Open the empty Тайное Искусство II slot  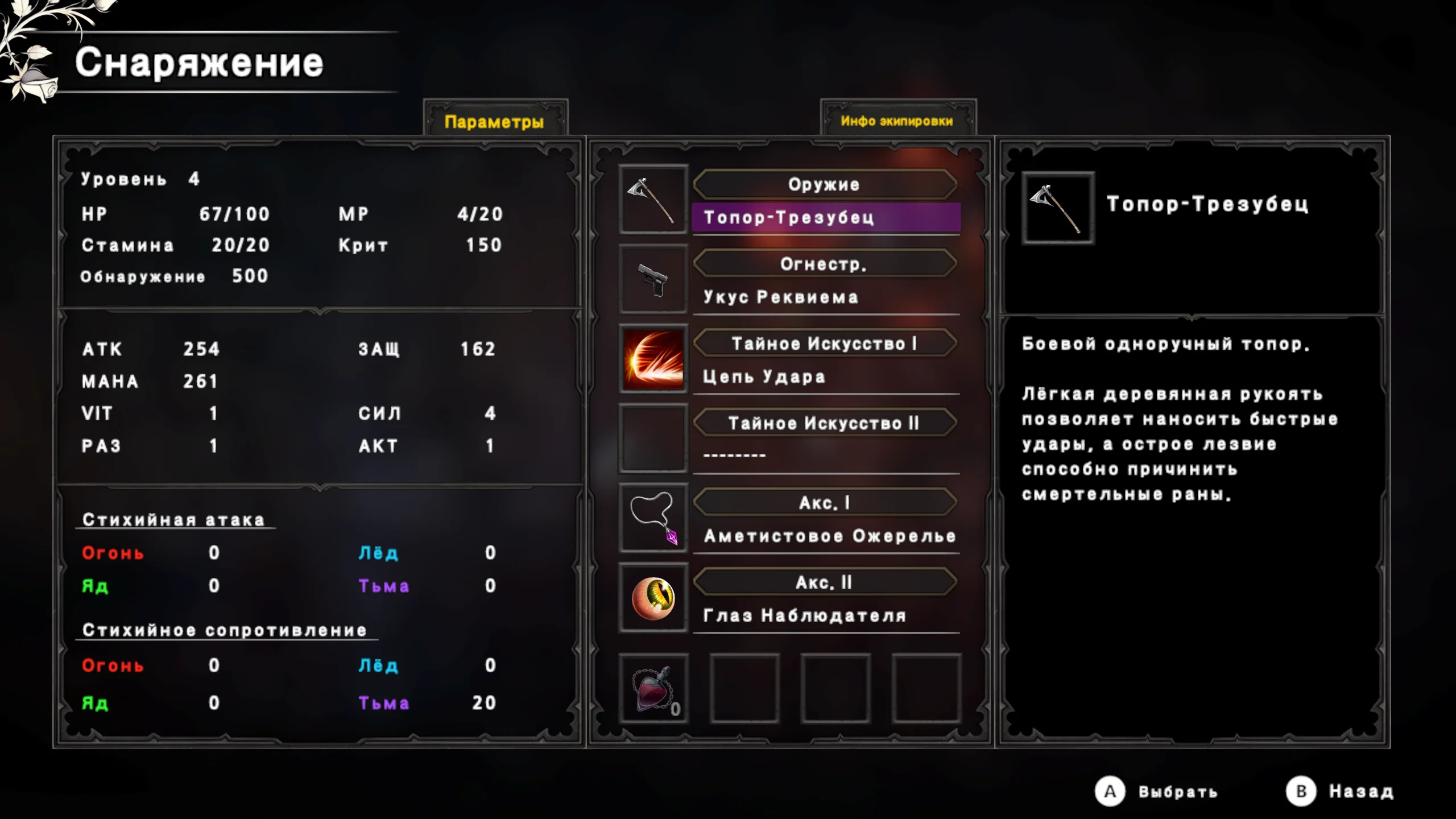point(826,455)
